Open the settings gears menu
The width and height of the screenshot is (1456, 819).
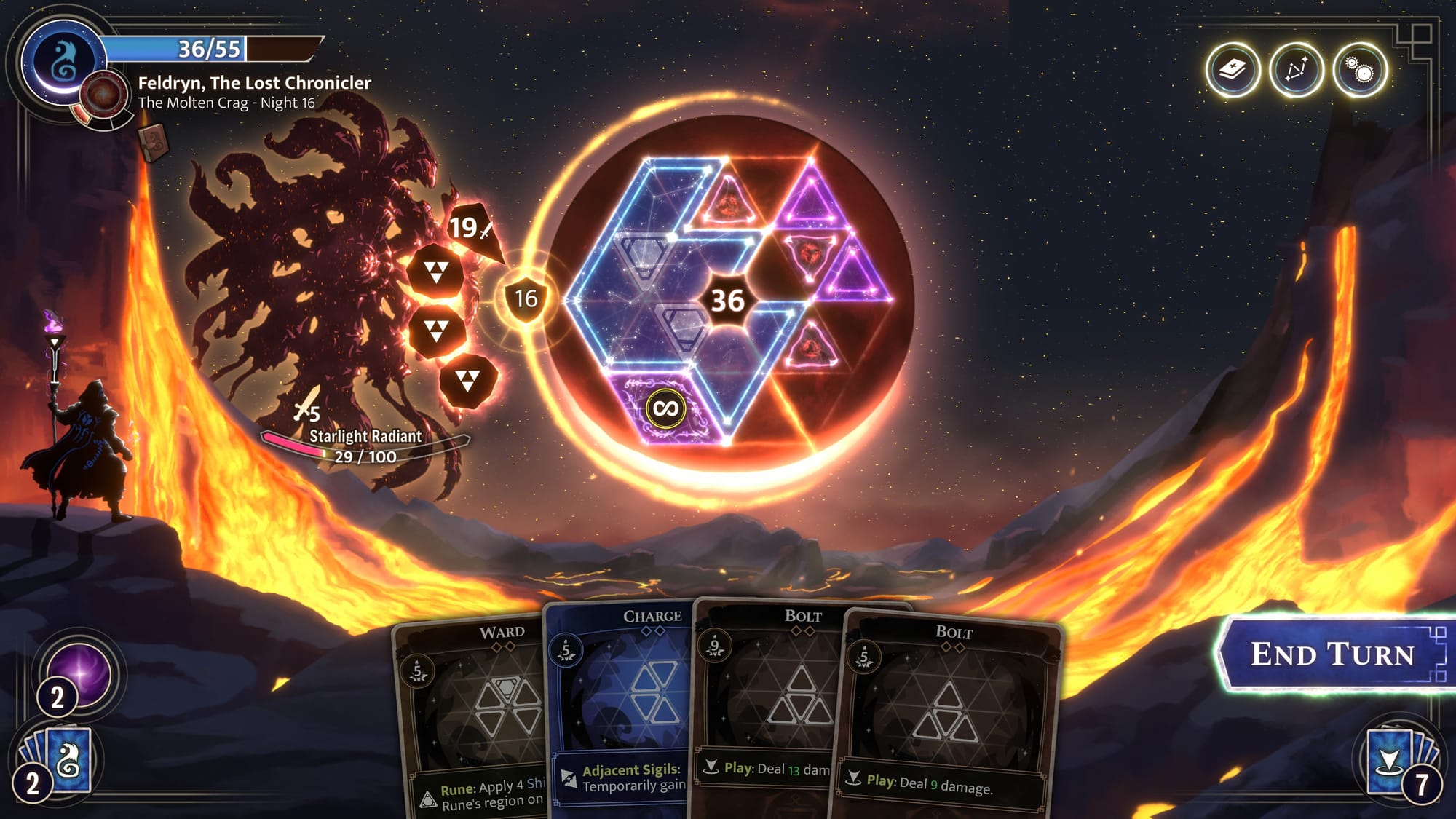(x=1359, y=71)
